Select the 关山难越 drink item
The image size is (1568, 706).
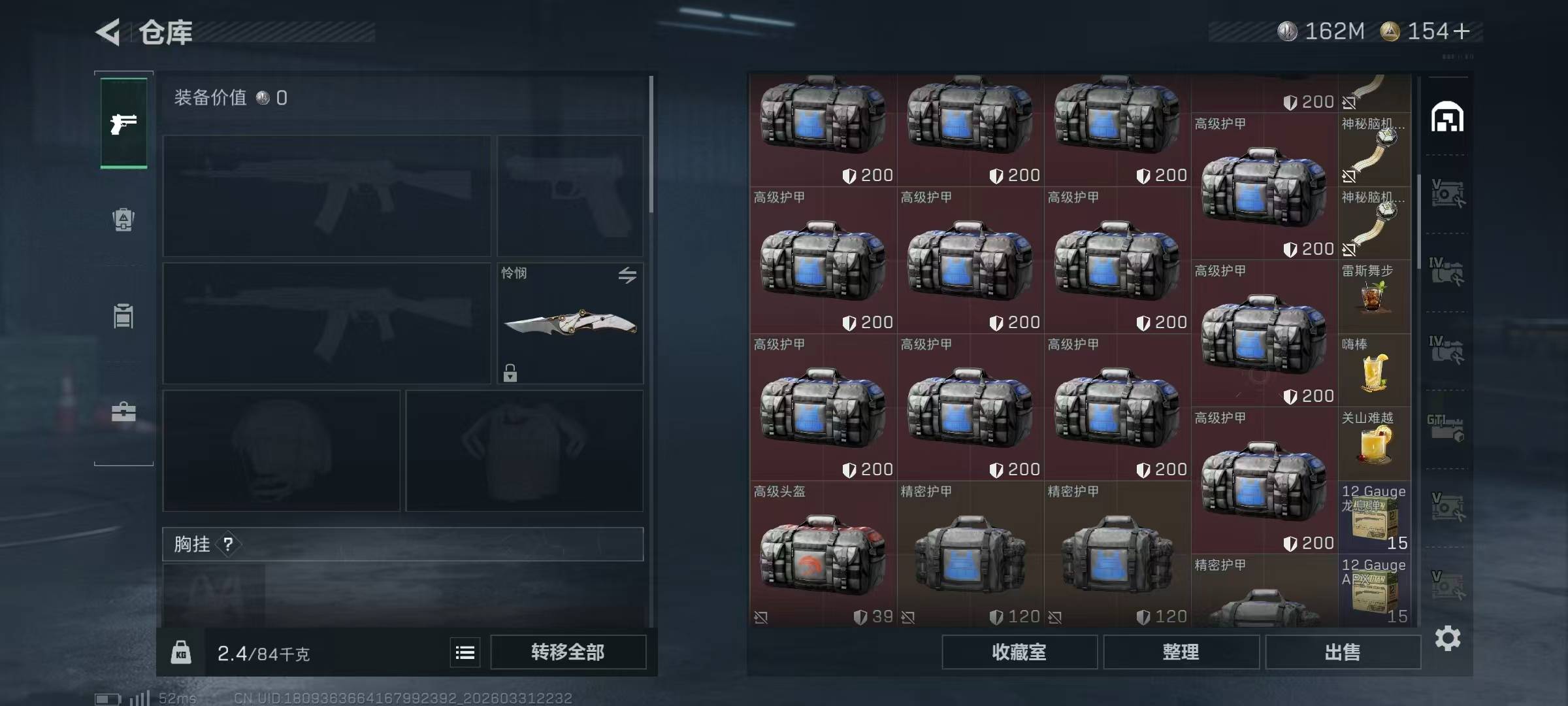click(1374, 445)
